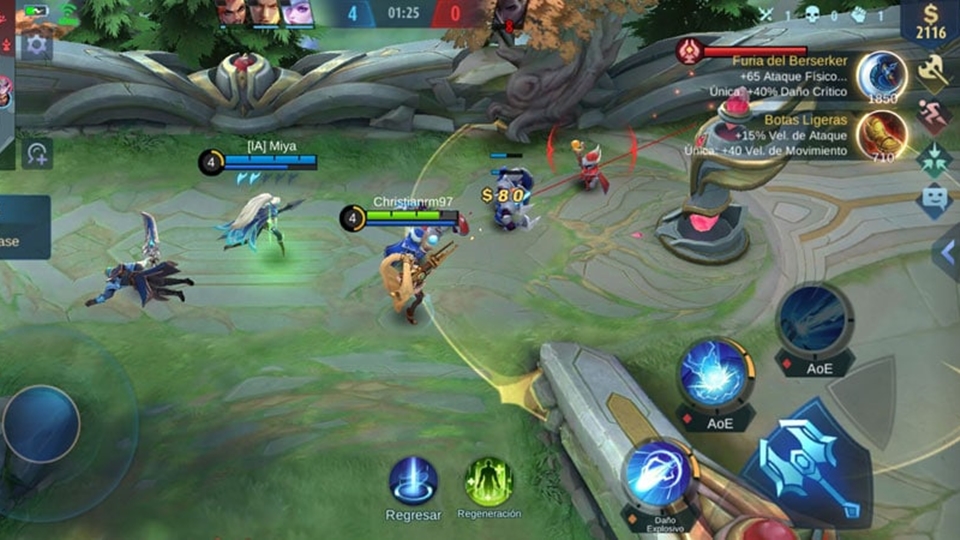The image size is (960, 540).
Task: Tap the virtual movement joystick
Action: (x=41, y=424)
